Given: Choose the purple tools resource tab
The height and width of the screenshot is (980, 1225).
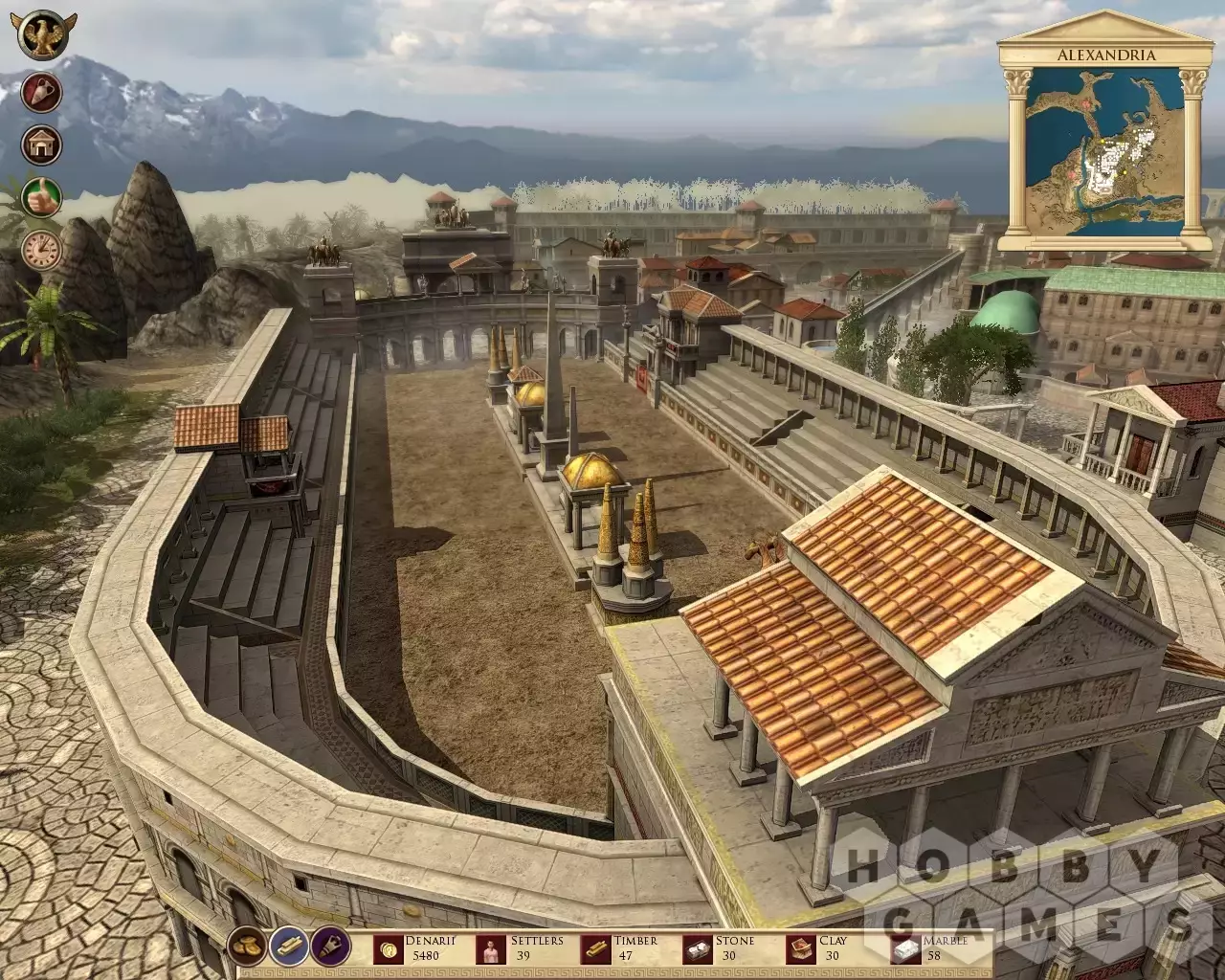Looking at the screenshot, I should point(331,946).
